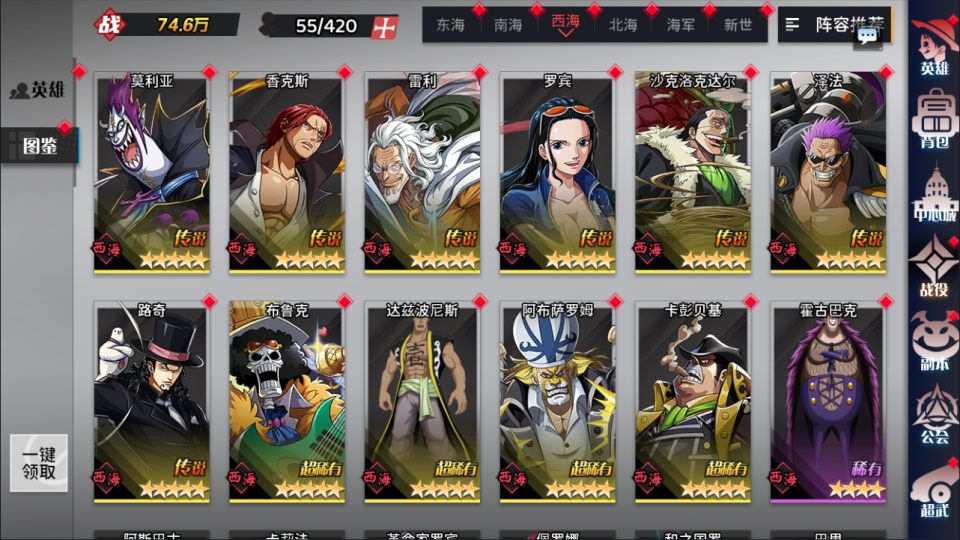Open the chat bubble icon

point(867,35)
